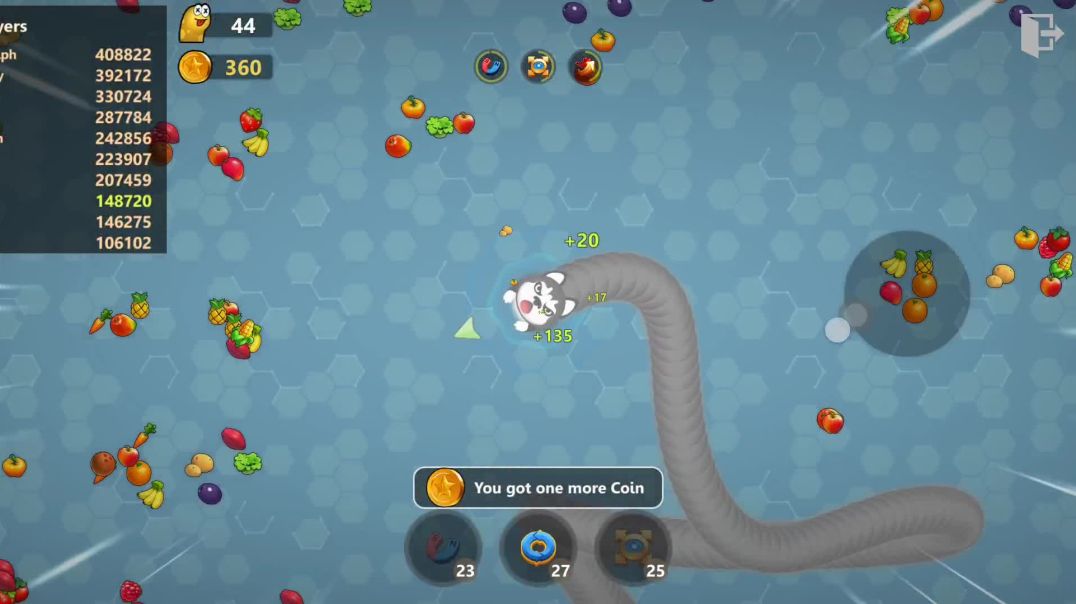Select the active magnet buff with timer ring

point(491,67)
